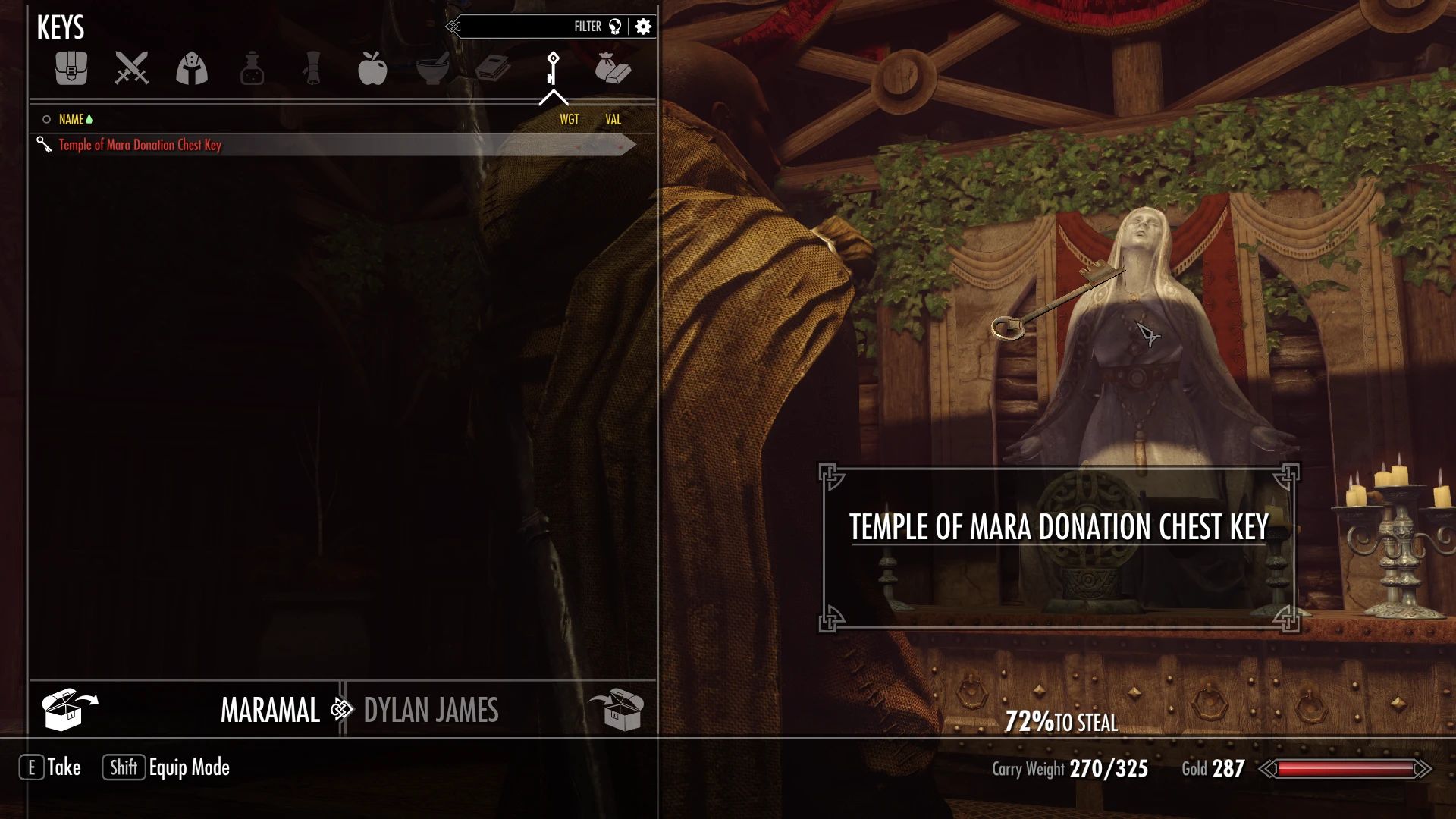
Task: Open the scrolls category
Action: (x=313, y=69)
